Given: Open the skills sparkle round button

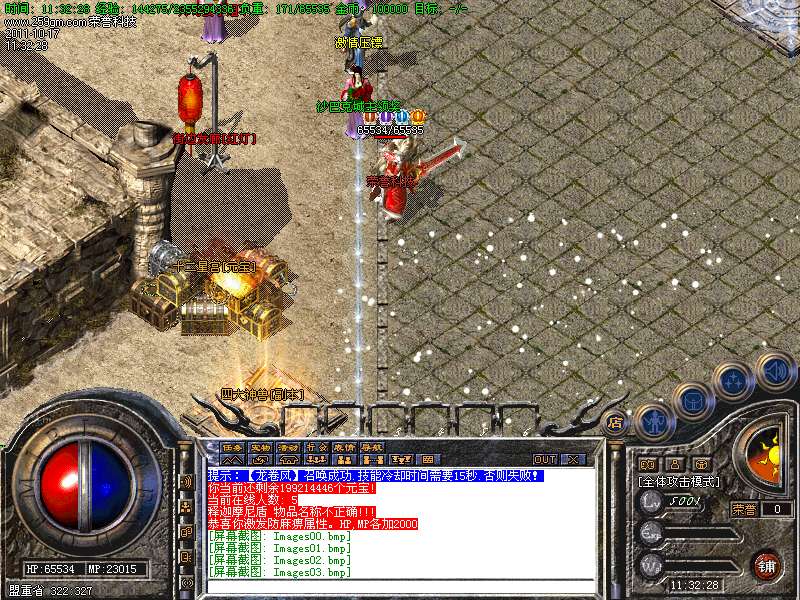Looking at the screenshot, I should 735,381.
